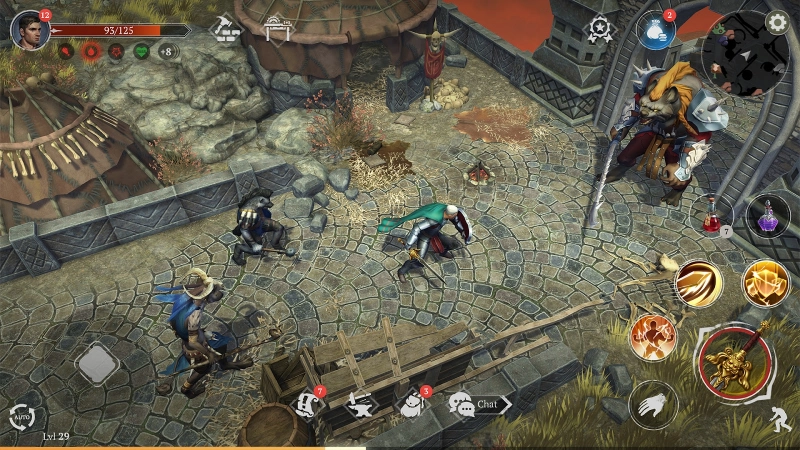Open the coin bag shop icon

coord(656,31)
